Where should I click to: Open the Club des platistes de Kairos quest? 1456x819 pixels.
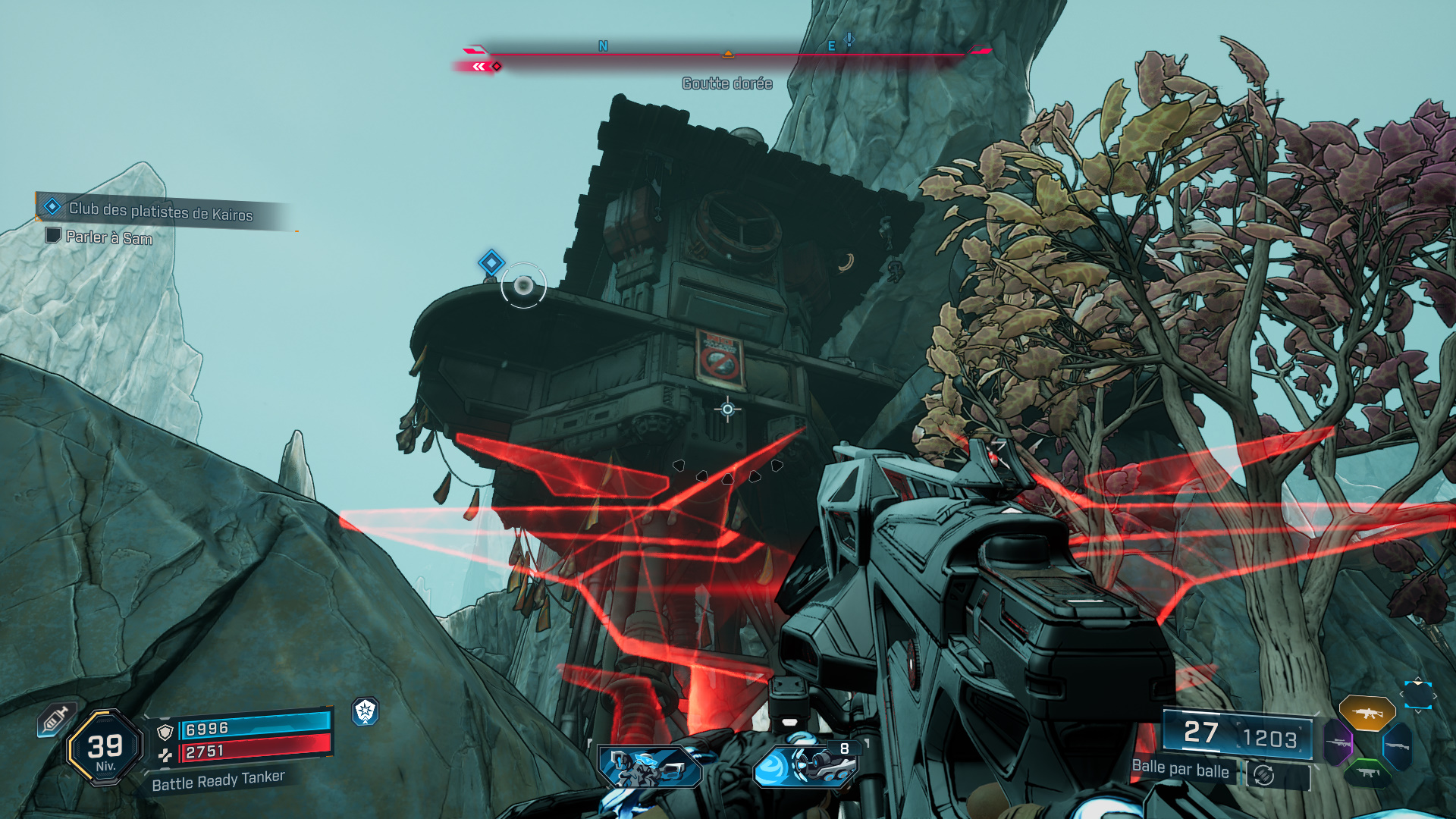160,210
